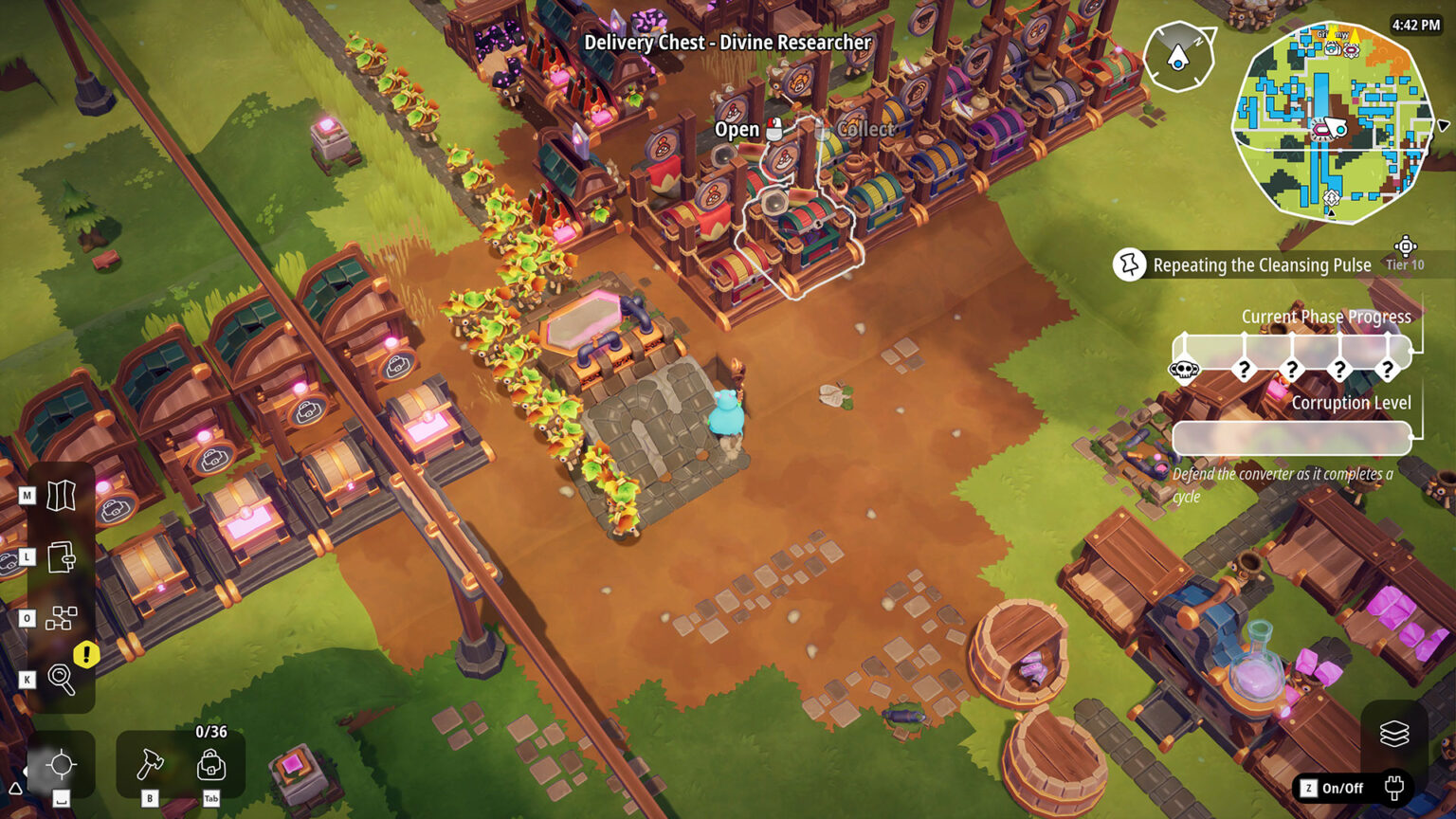The height and width of the screenshot is (819, 1456).
Task: Click the quest pin marker icon
Action: (1128, 265)
